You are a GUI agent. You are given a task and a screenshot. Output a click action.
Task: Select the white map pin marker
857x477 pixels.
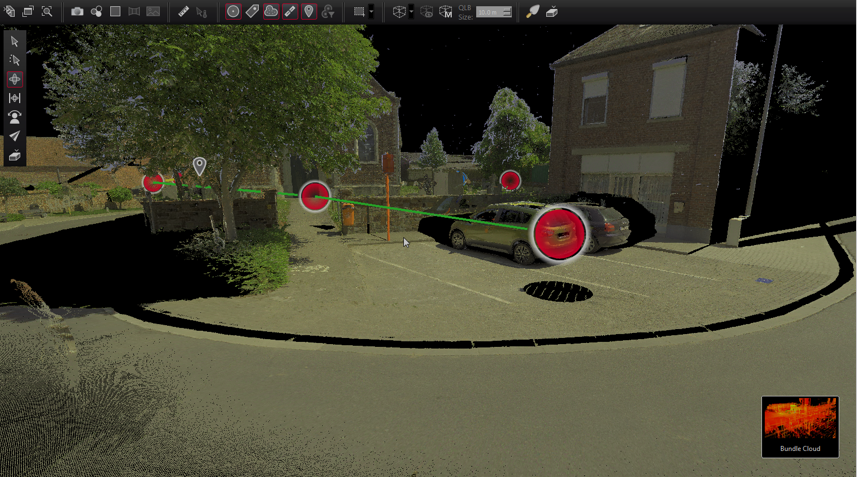[x=200, y=166]
